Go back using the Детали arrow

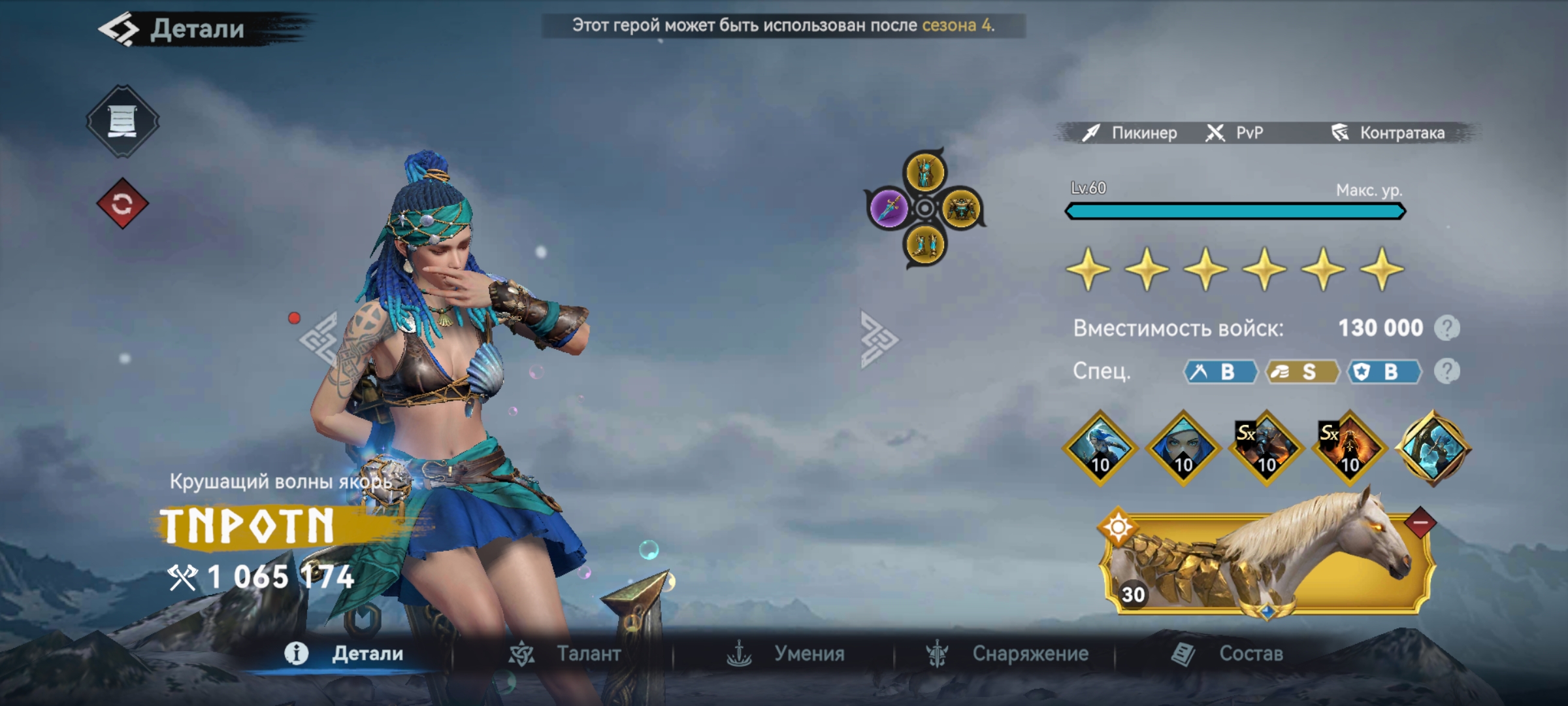119,29
